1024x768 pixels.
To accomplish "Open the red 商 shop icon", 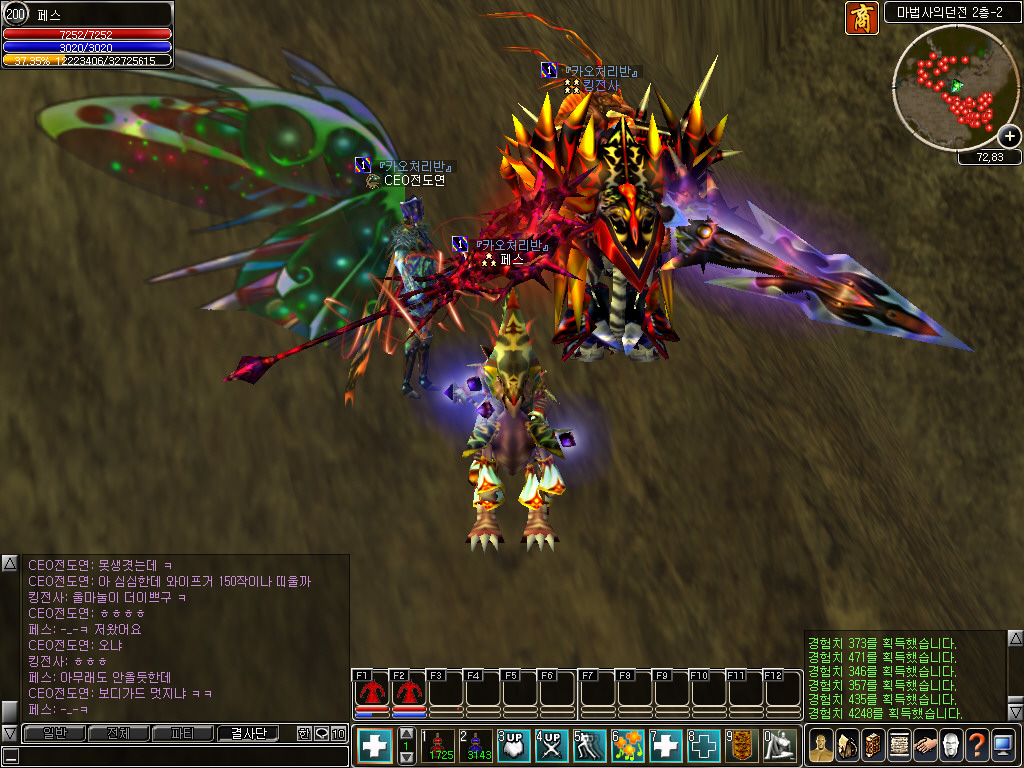I will 861,17.
